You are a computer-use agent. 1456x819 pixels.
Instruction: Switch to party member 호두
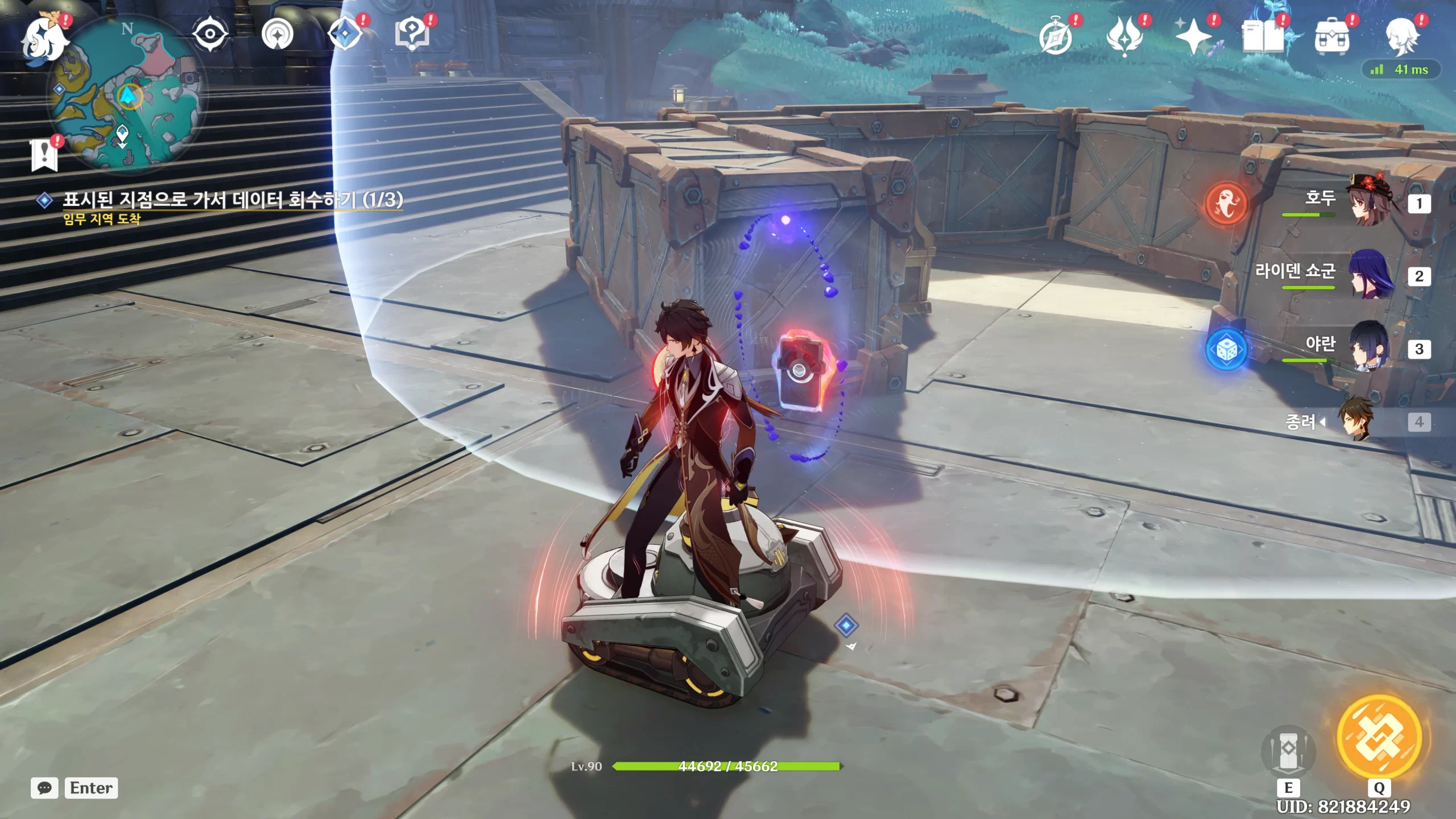coord(1365,203)
